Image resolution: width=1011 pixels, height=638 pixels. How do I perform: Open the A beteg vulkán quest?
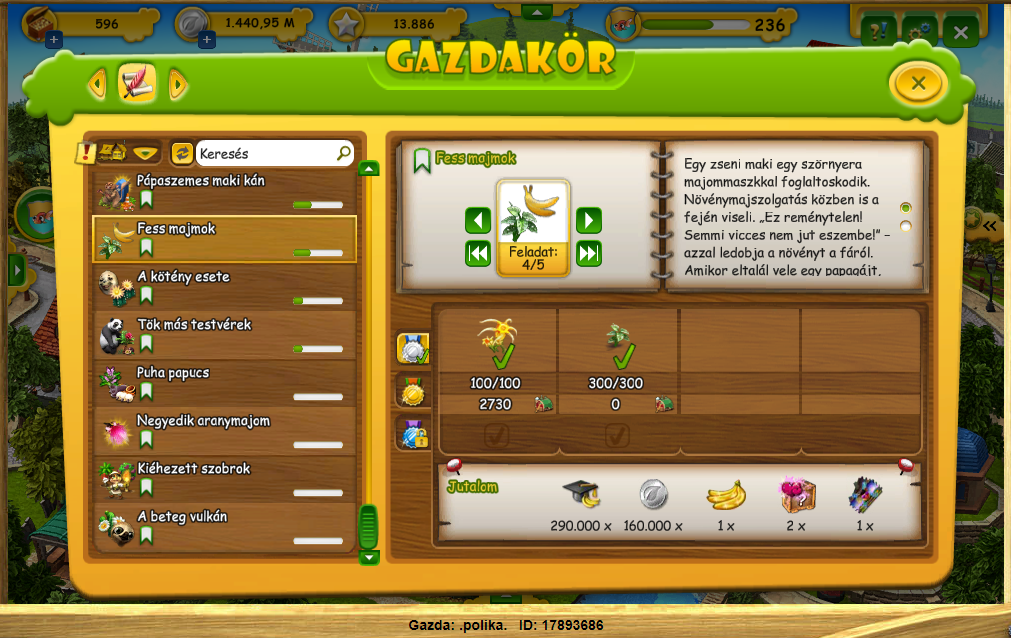[224, 527]
